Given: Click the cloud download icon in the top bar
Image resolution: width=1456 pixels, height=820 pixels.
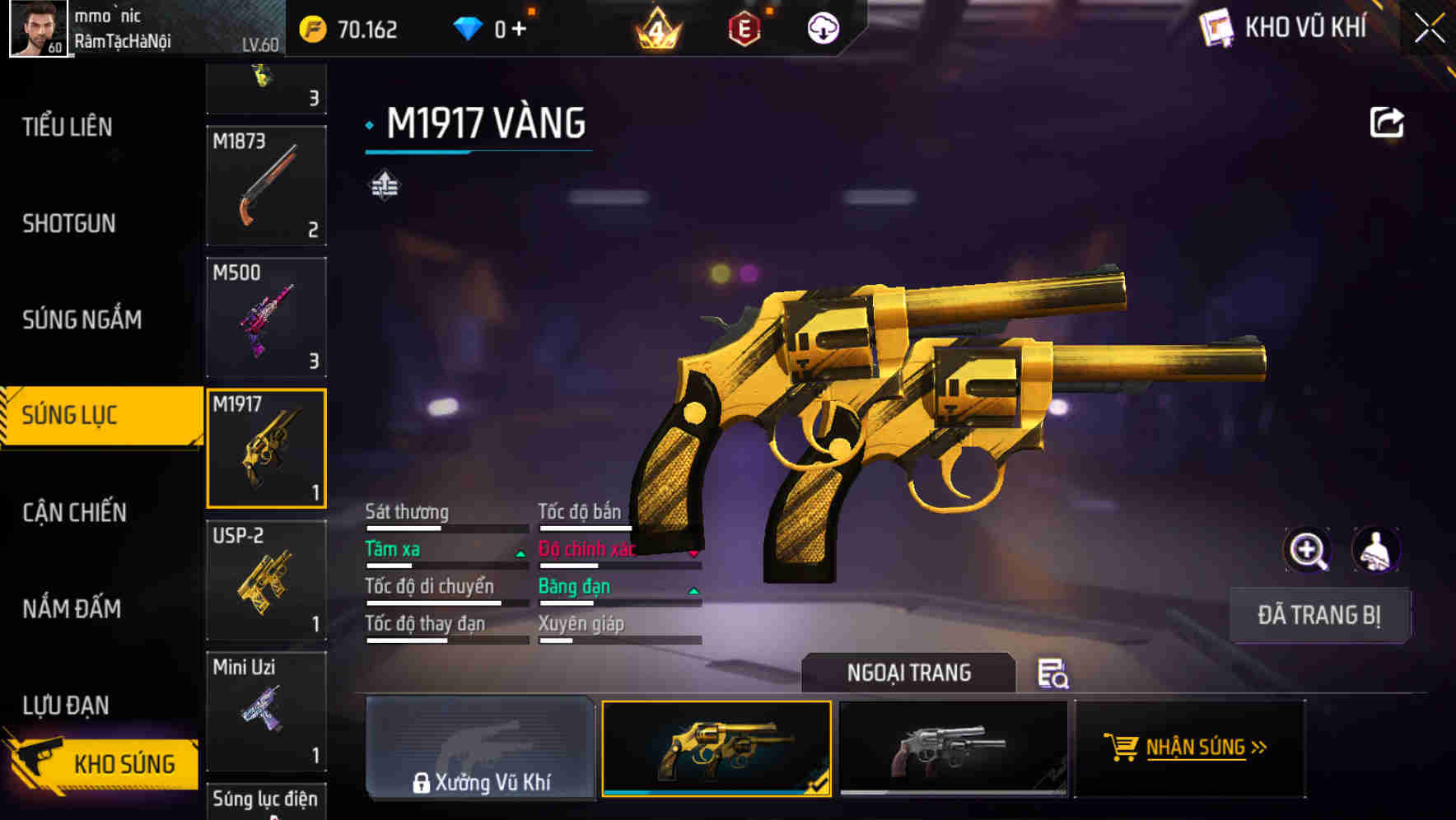Looking at the screenshot, I should (x=823, y=27).
